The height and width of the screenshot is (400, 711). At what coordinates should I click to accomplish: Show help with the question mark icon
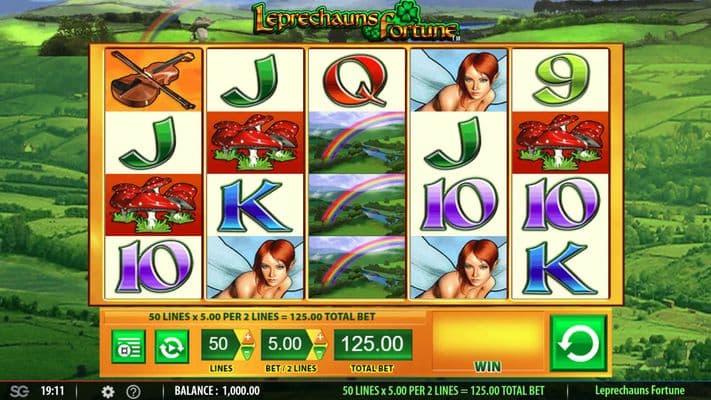pos(133,391)
